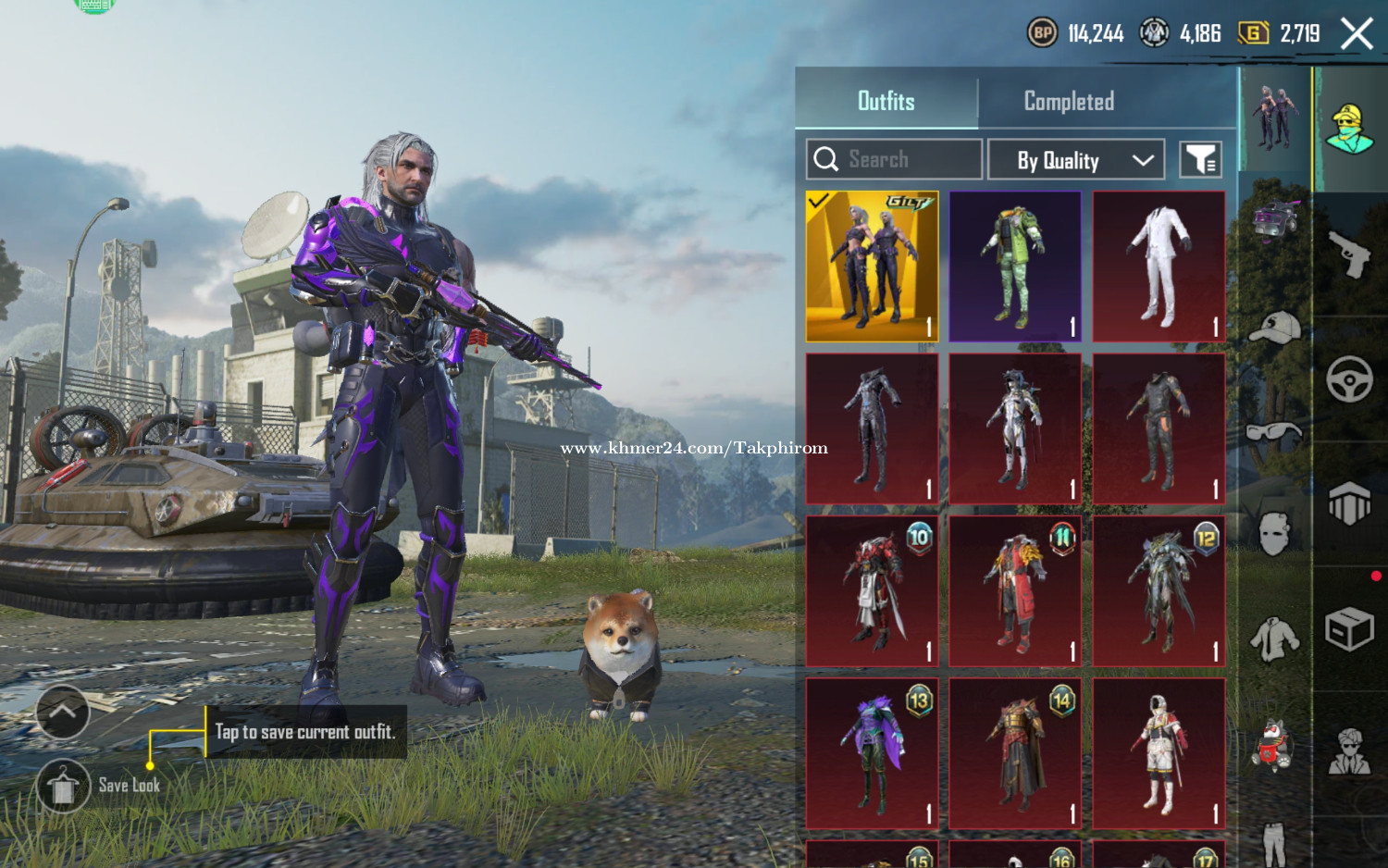Open the crate box category
The height and width of the screenshot is (868, 1388).
point(1349,630)
